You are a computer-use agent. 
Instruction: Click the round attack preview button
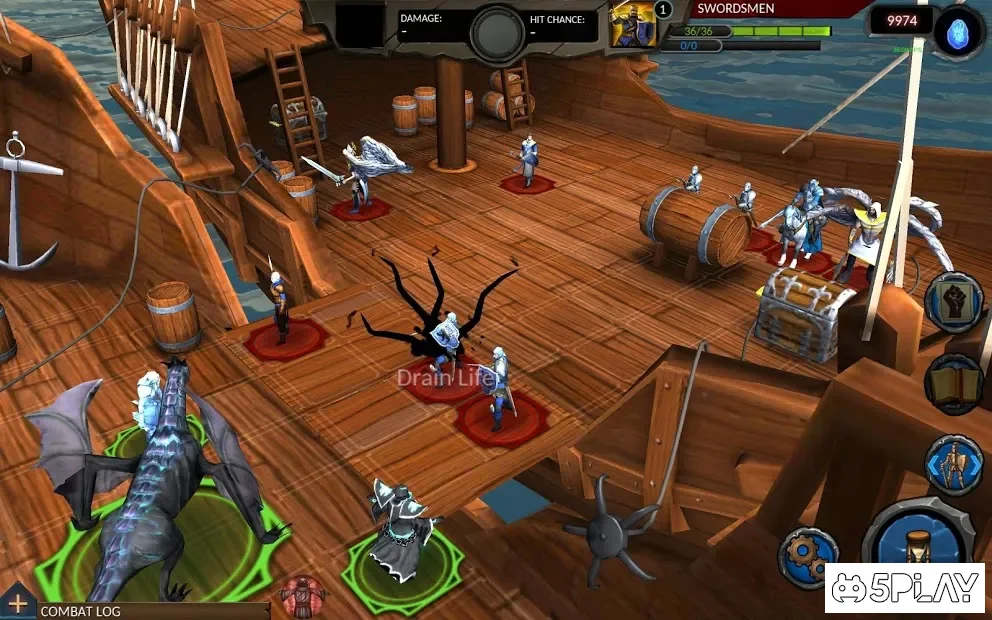click(x=497, y=33)
